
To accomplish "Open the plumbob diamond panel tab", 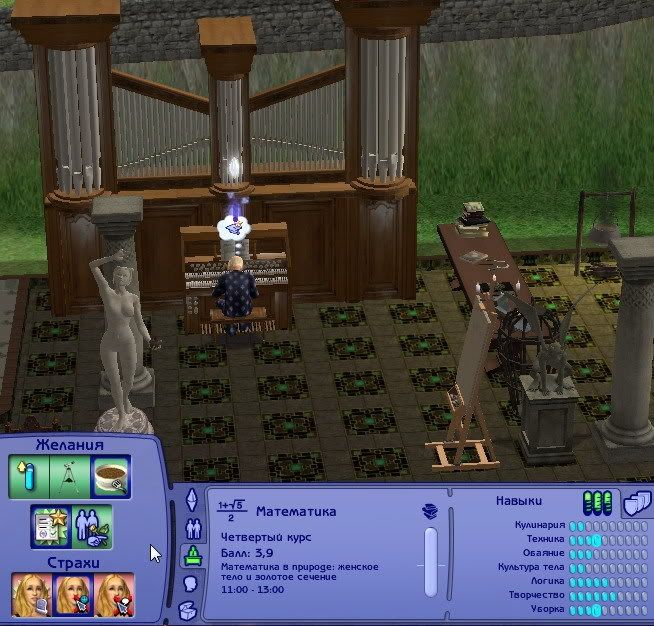I will click(x=190, y=499).
